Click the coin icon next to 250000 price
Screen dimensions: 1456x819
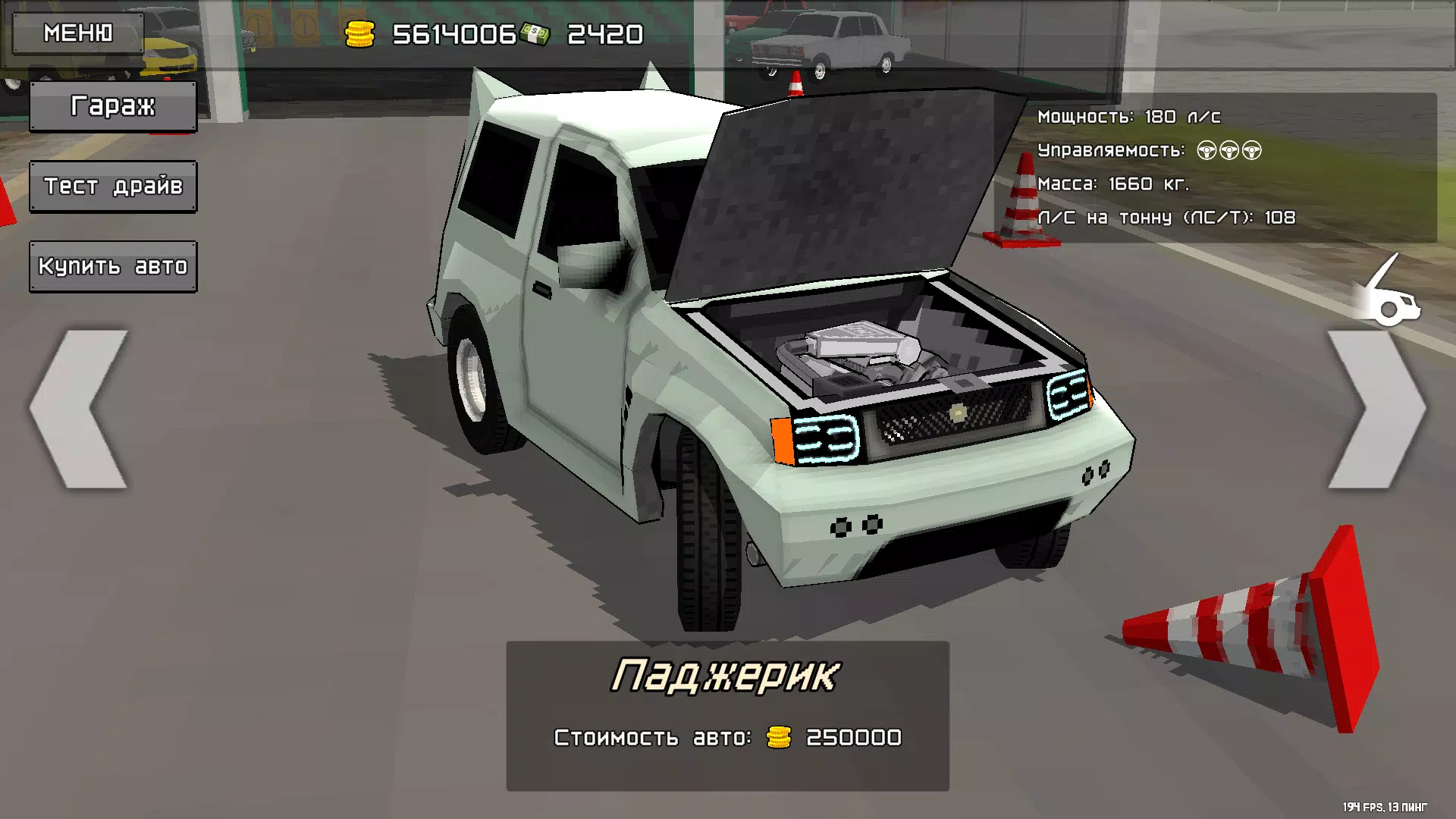pos(778,736)
